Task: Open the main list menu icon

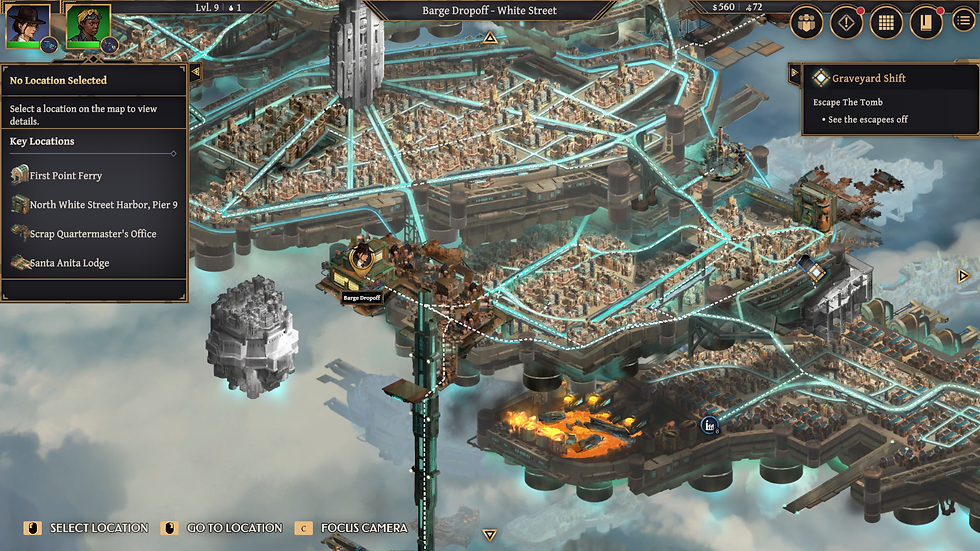Action: (x=964, y=22)
